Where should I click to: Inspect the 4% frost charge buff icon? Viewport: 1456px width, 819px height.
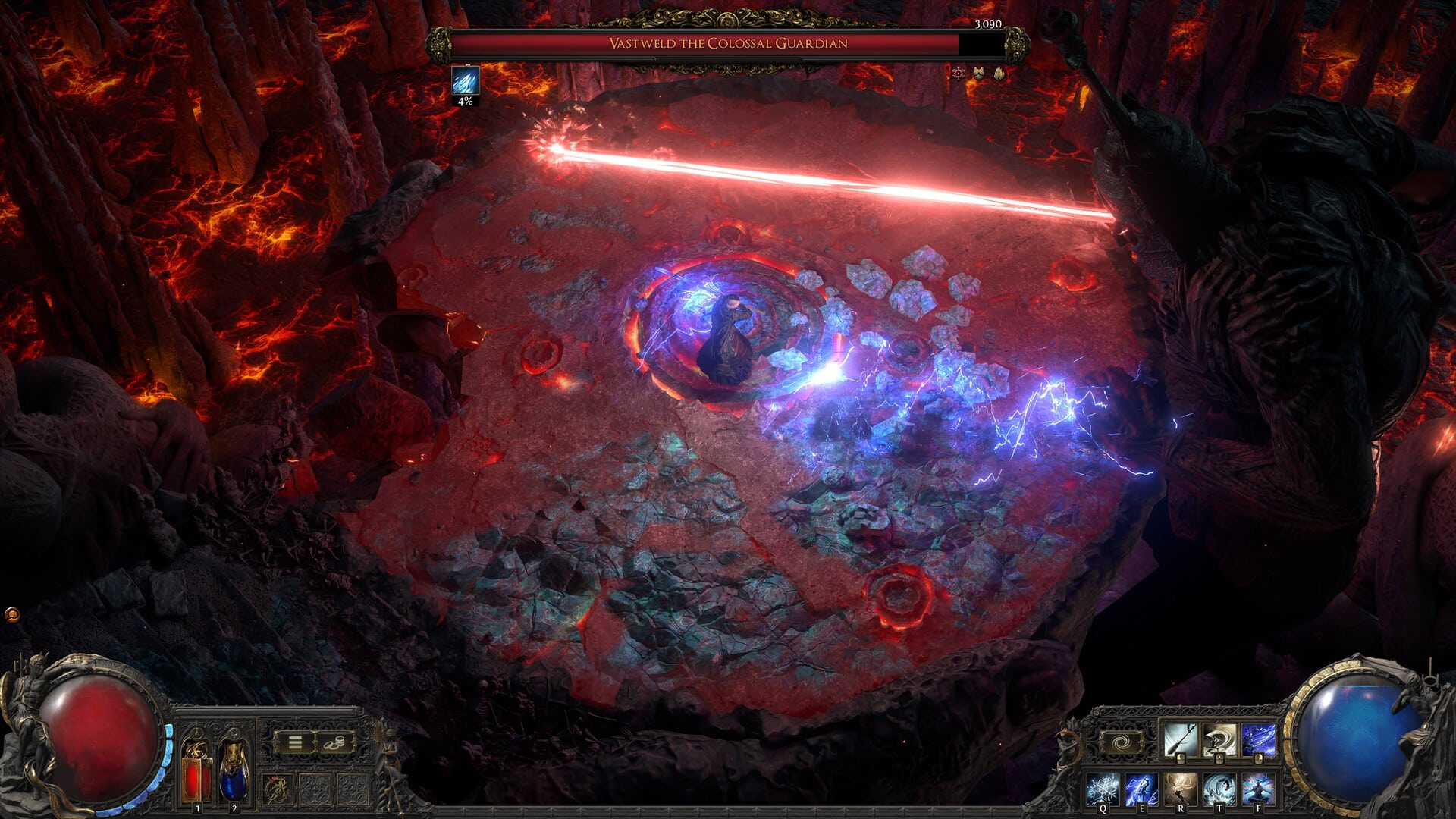[466, 79]
